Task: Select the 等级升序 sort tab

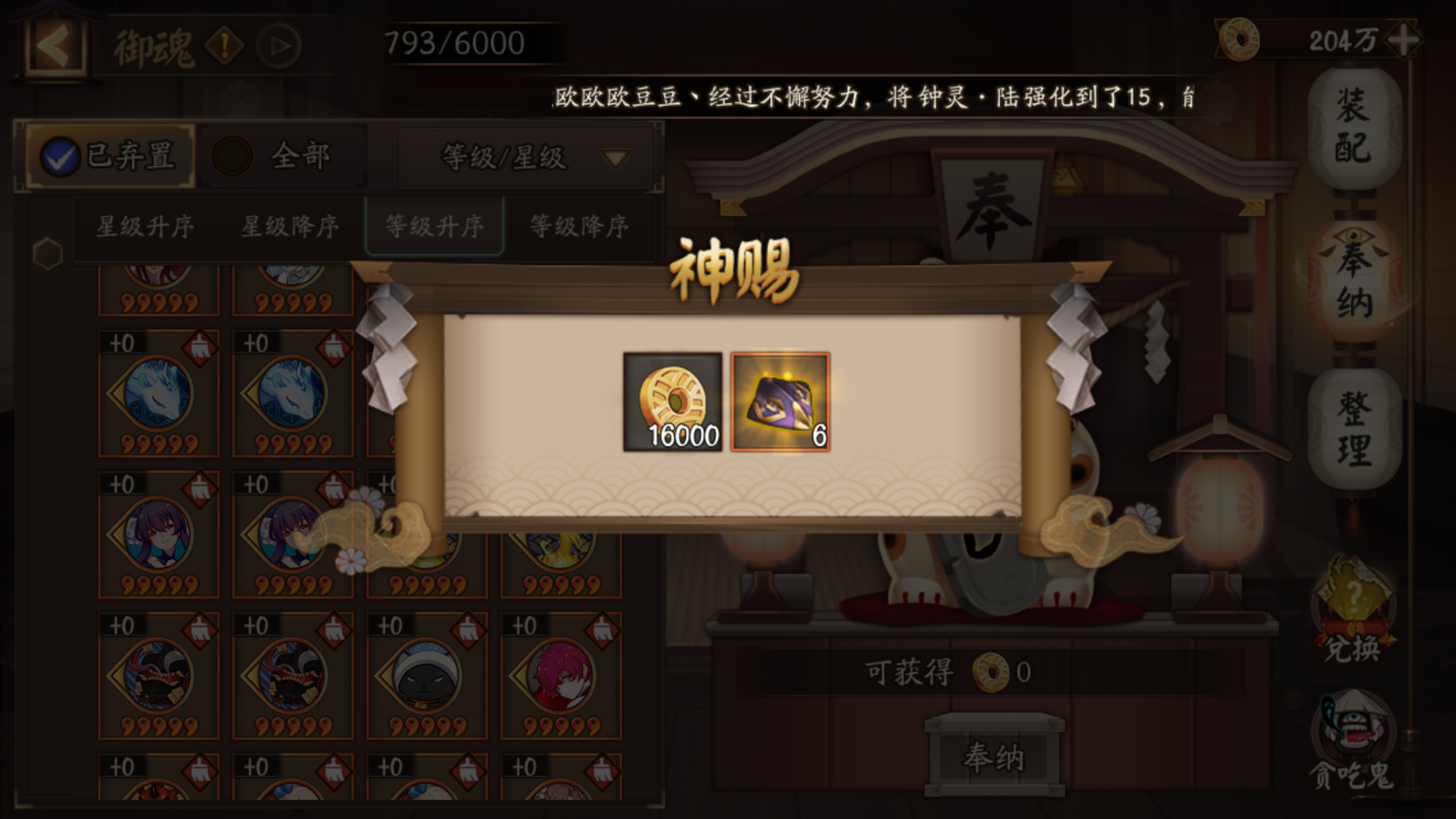Action: (435, 226)
